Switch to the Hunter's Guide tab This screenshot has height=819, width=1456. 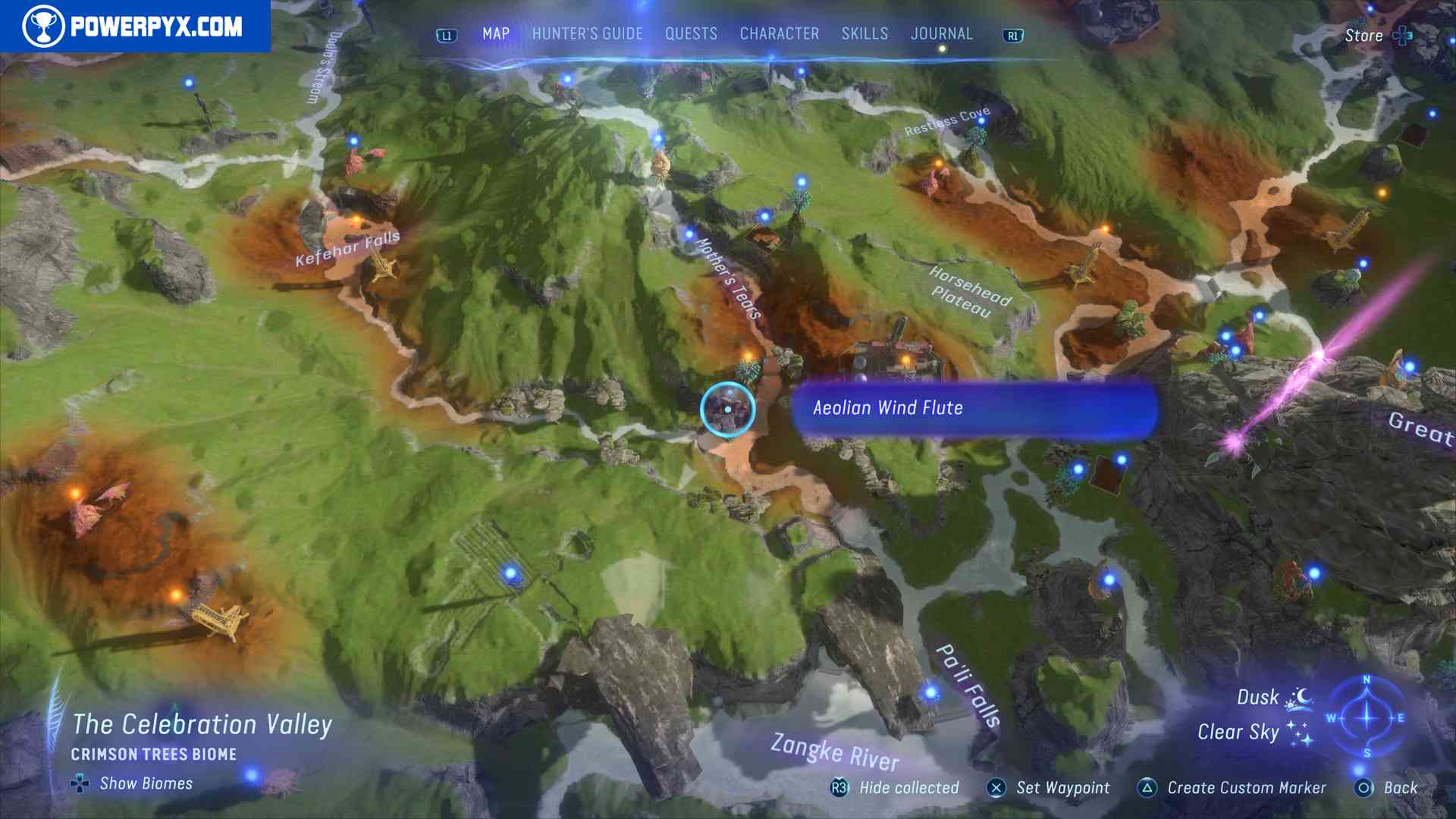click(x=586, y=33)
